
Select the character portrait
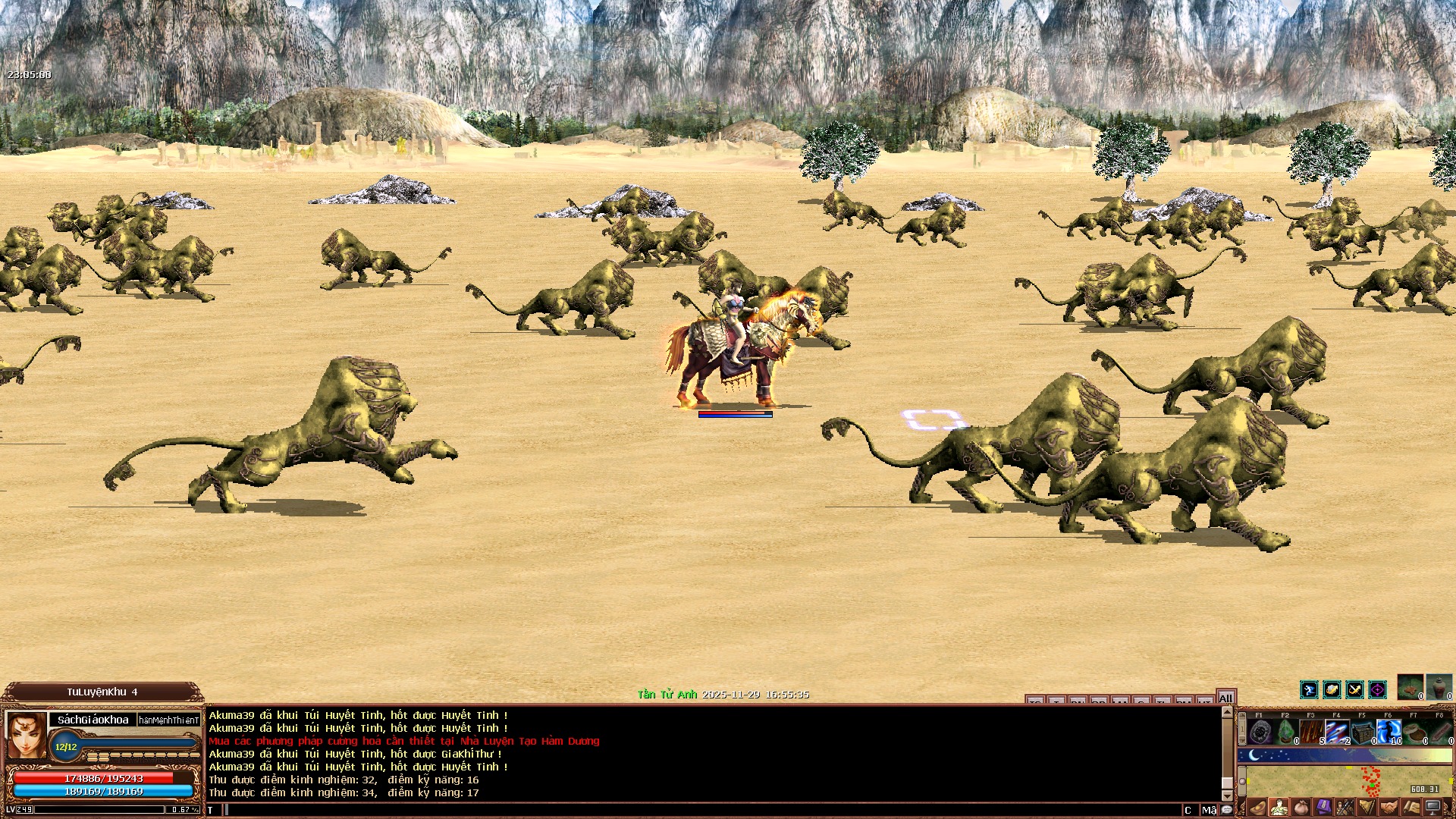coord(27,734)
